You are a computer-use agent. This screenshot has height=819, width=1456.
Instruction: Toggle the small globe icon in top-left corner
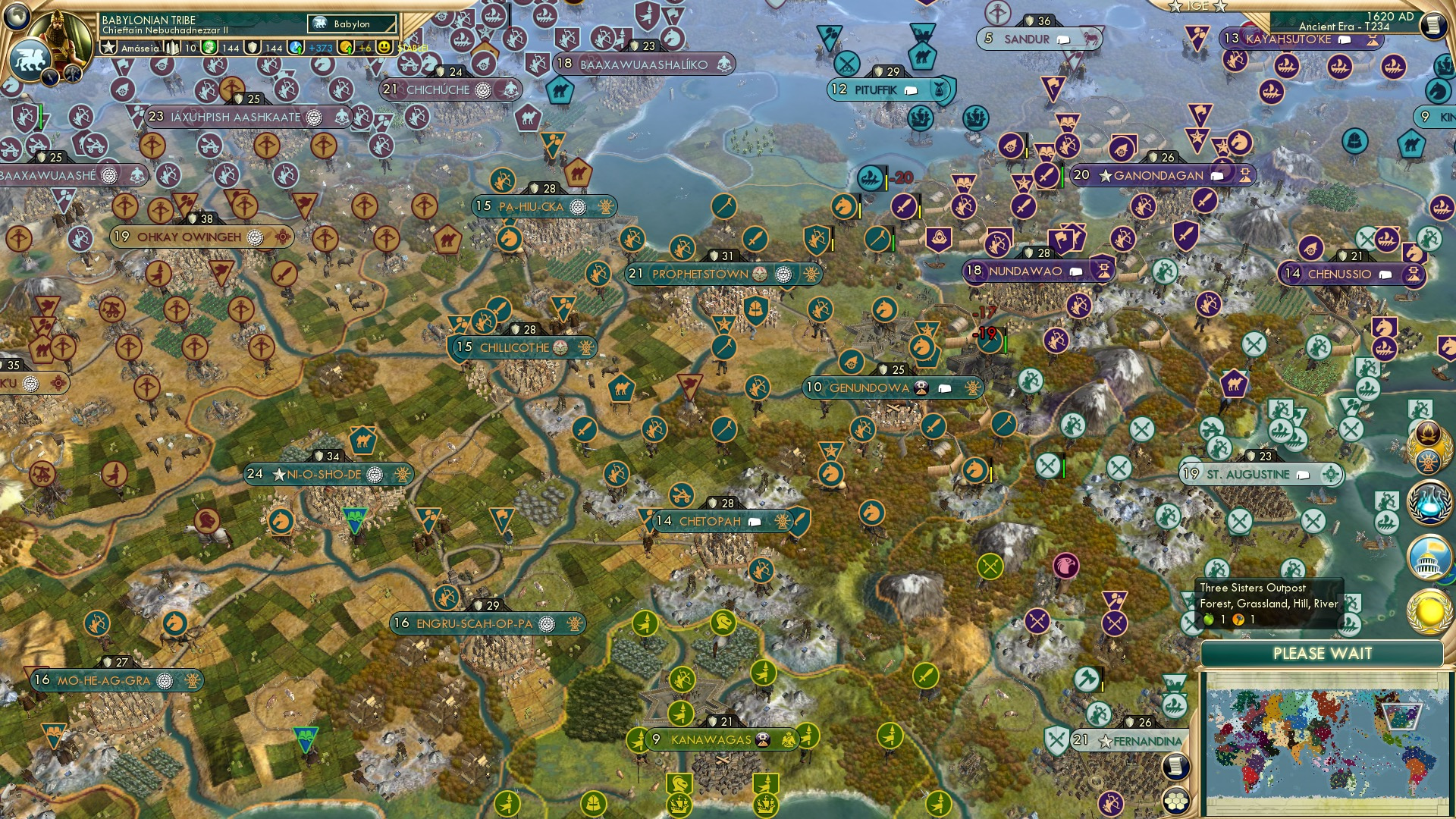coord(17,15)
